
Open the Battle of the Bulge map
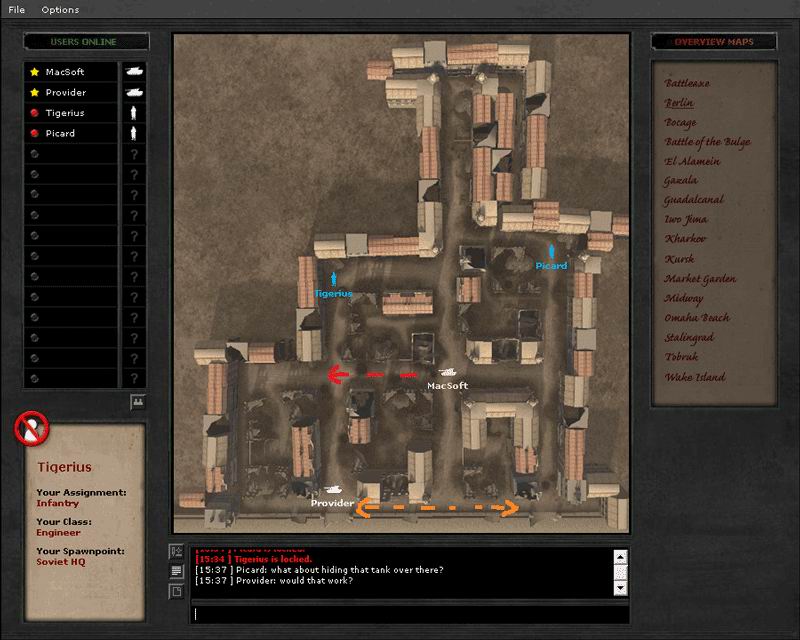coord(707,142)
